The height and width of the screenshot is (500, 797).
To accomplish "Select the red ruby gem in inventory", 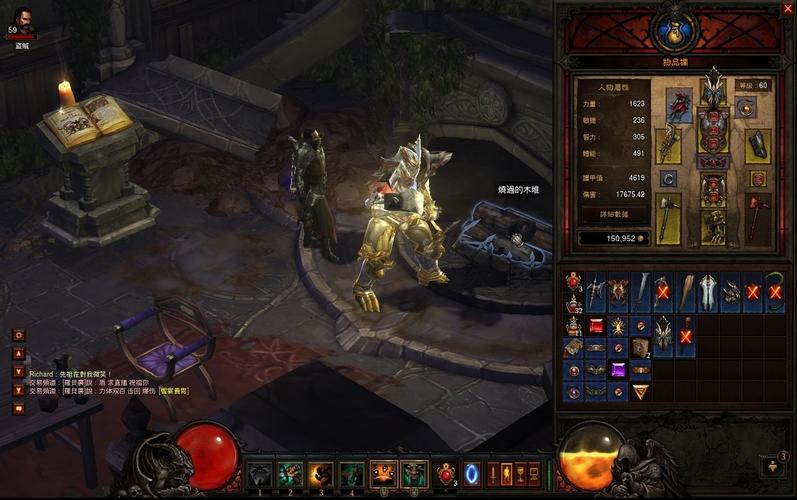I will coord(596,326).
